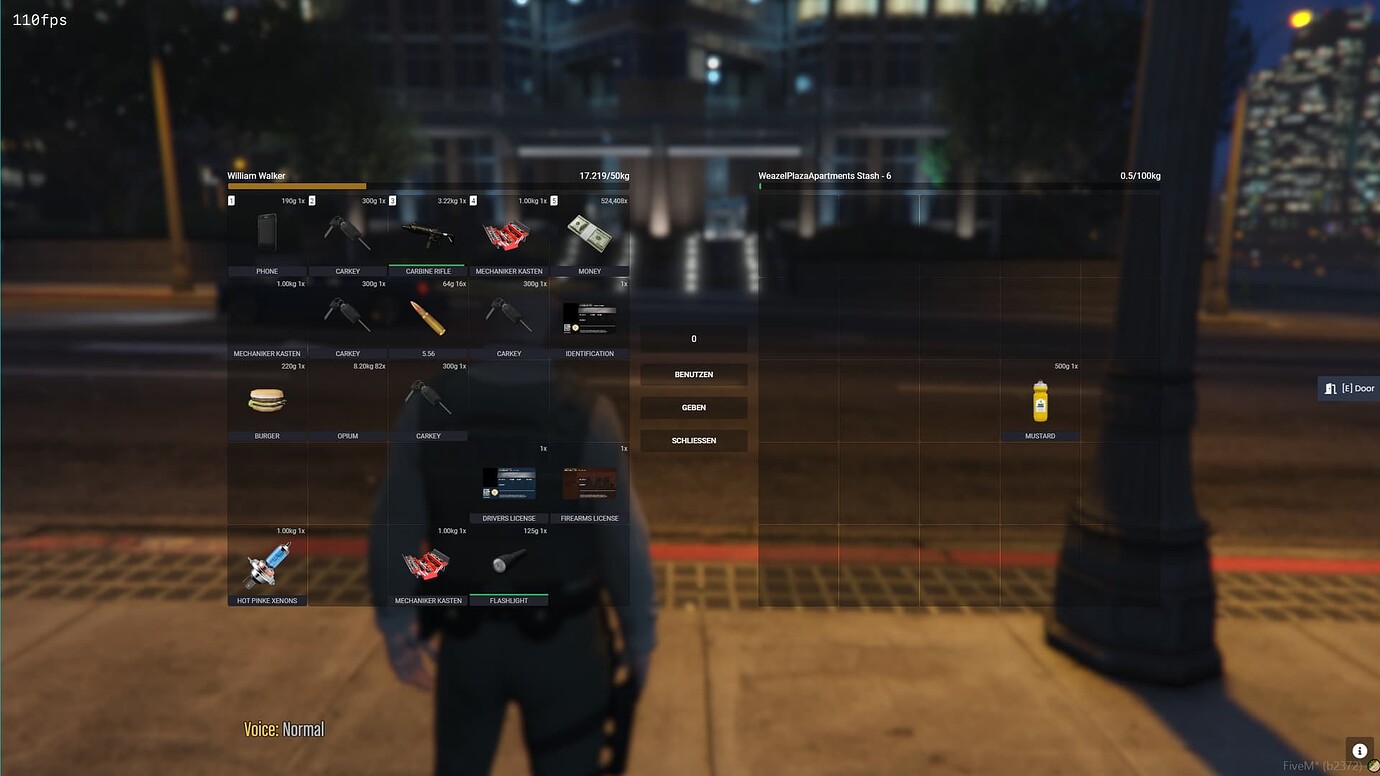Image resolution: width=1380 pixels, height=776 pixels.
Task: Select the Opium item
Action: point(347,400)
